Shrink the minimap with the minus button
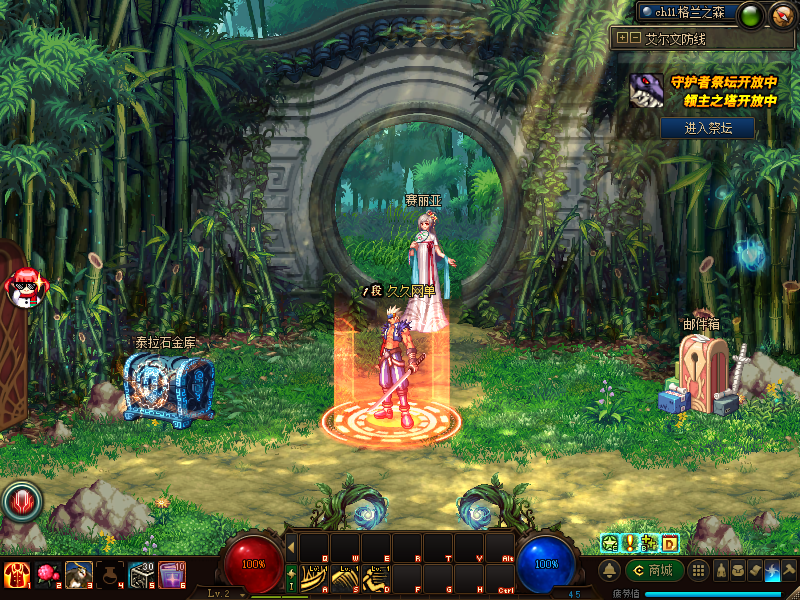Viewport: 800px width, 600px height. click(x=635, y=38)
